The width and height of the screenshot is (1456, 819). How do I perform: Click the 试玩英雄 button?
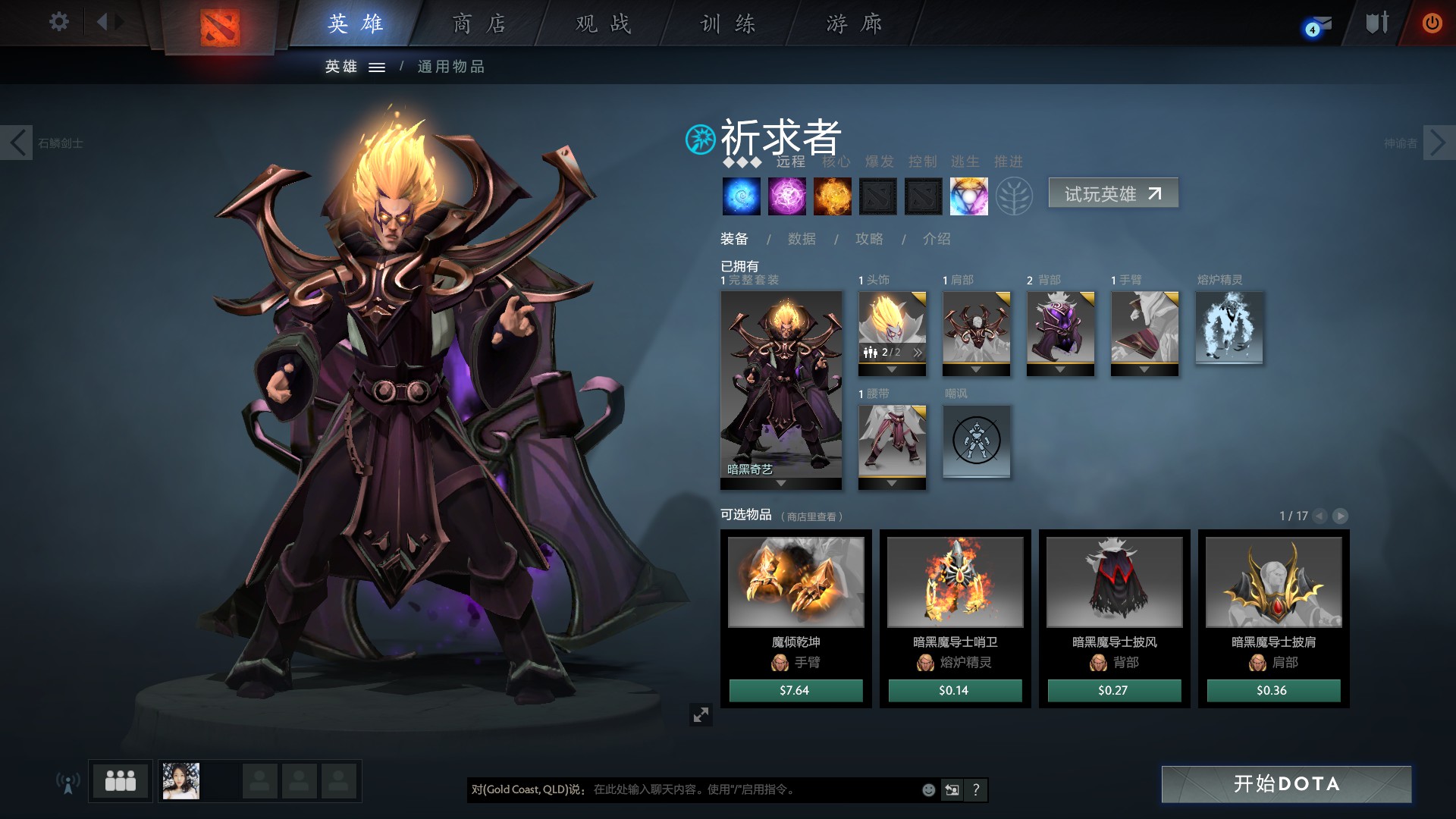tap(1112, 193)
